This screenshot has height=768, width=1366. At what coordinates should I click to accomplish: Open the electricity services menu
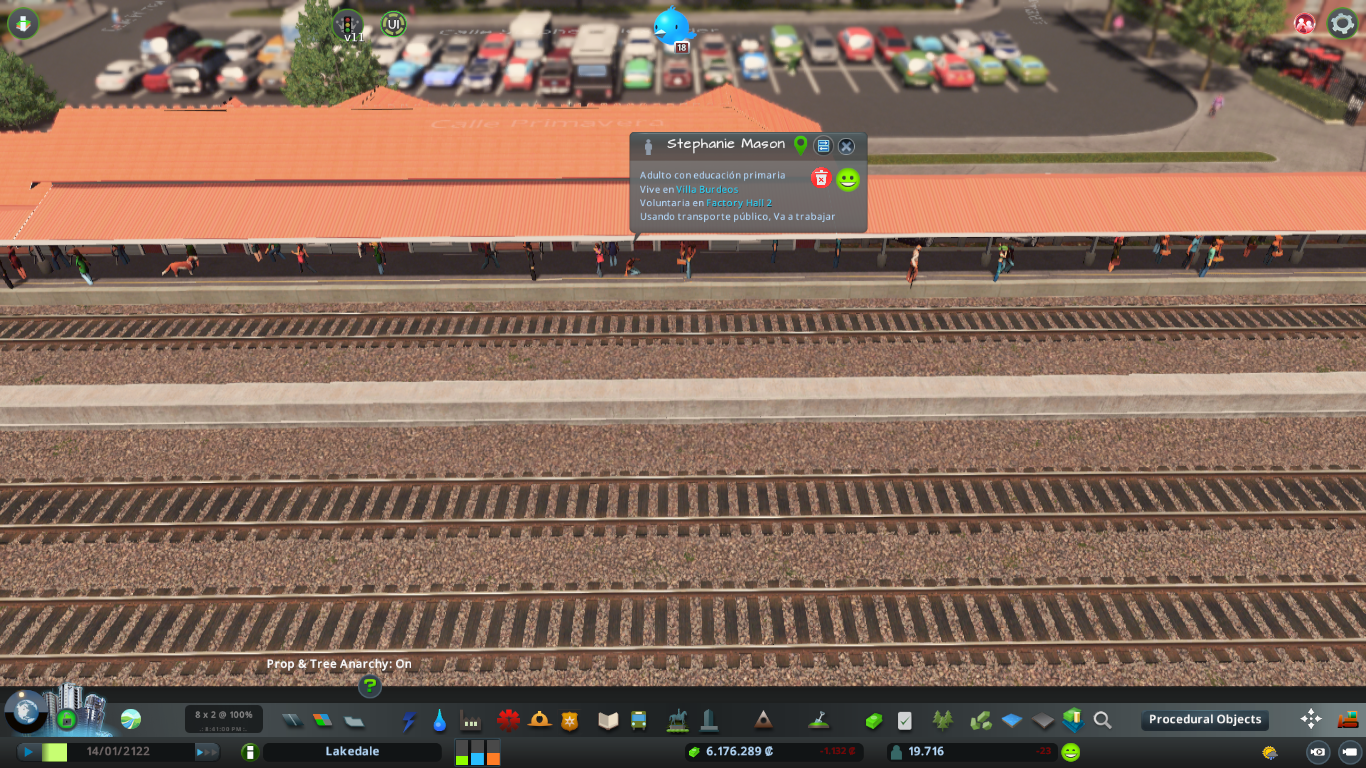pyautogui.click(x=409, y=719)
